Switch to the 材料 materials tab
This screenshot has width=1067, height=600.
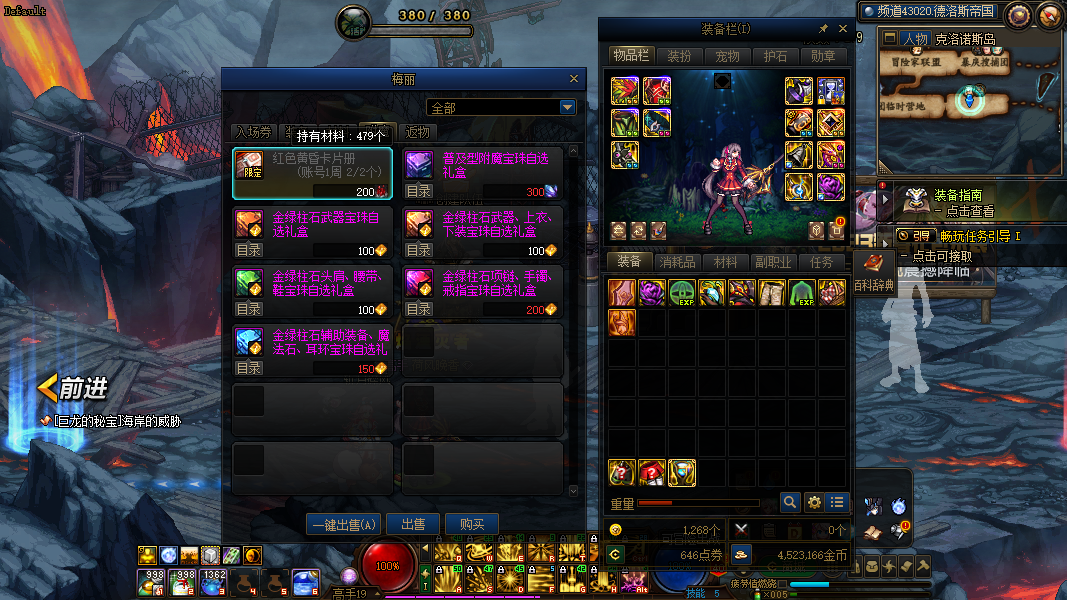(725, 262)
